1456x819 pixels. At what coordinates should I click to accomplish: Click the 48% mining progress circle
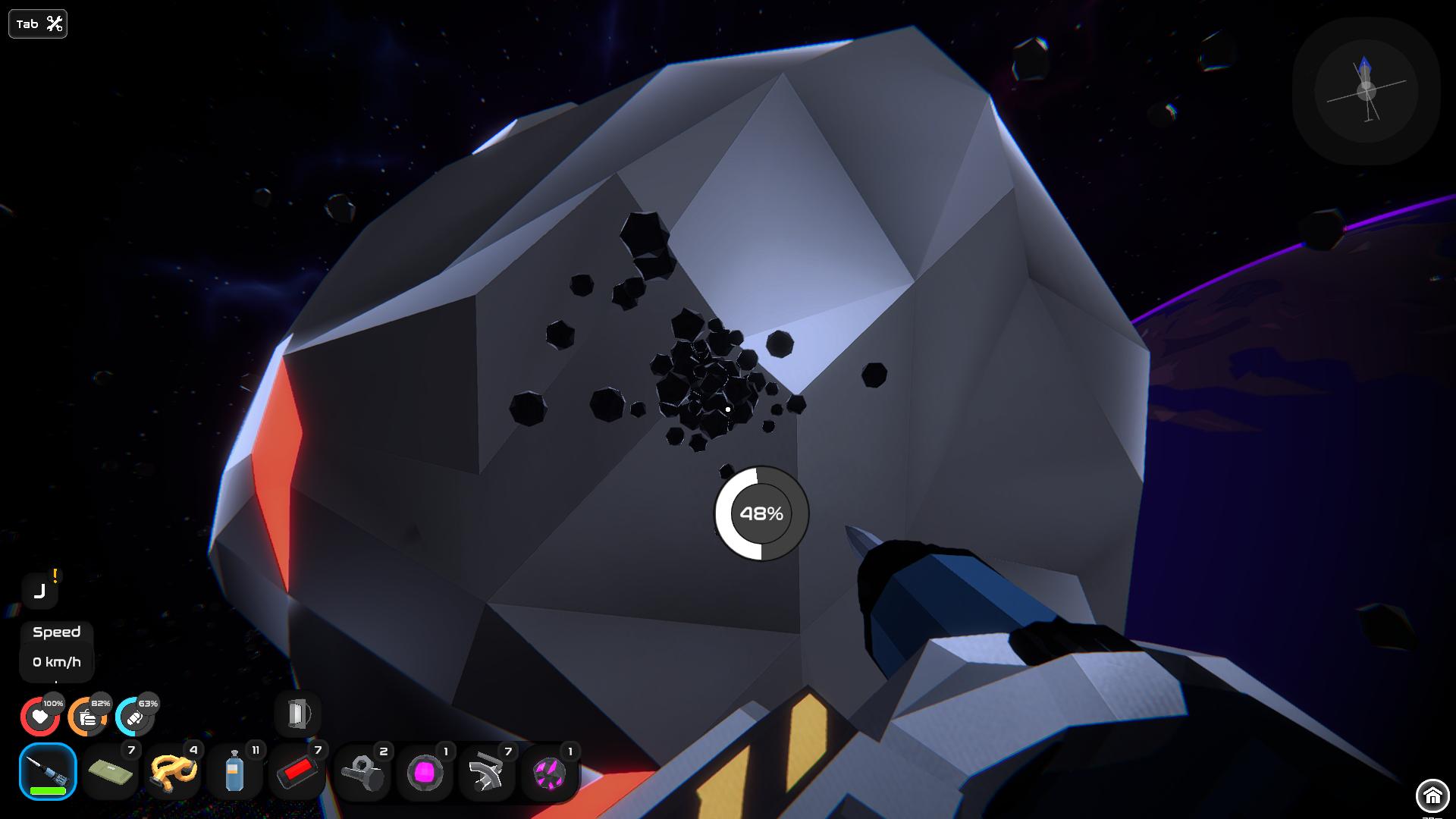(763, 513)
